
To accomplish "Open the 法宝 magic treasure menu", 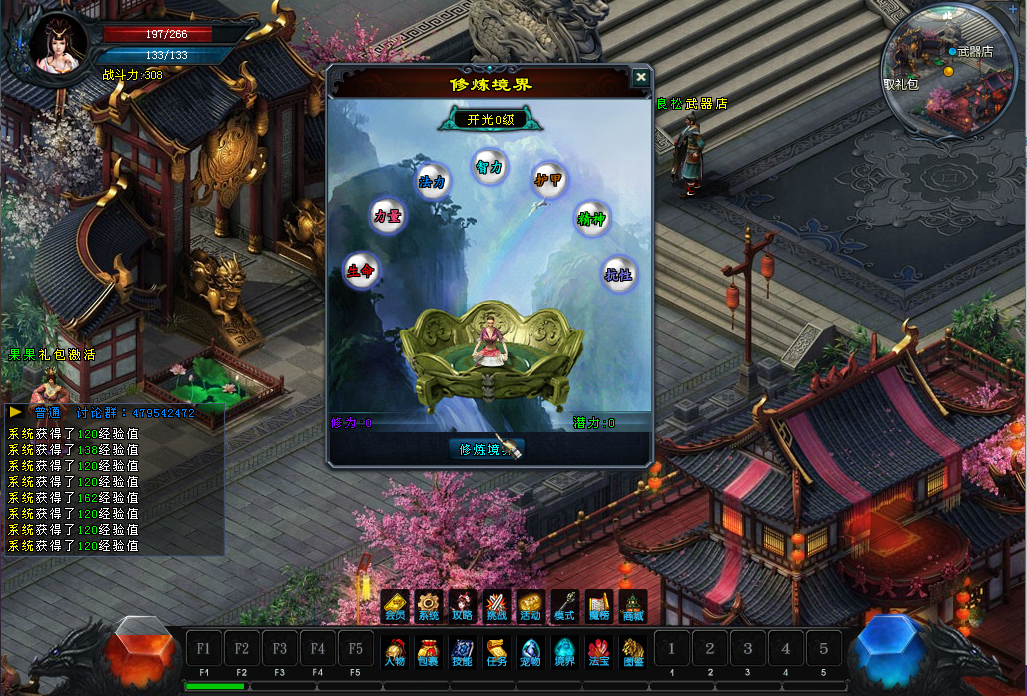I will [x=599, y=649].
